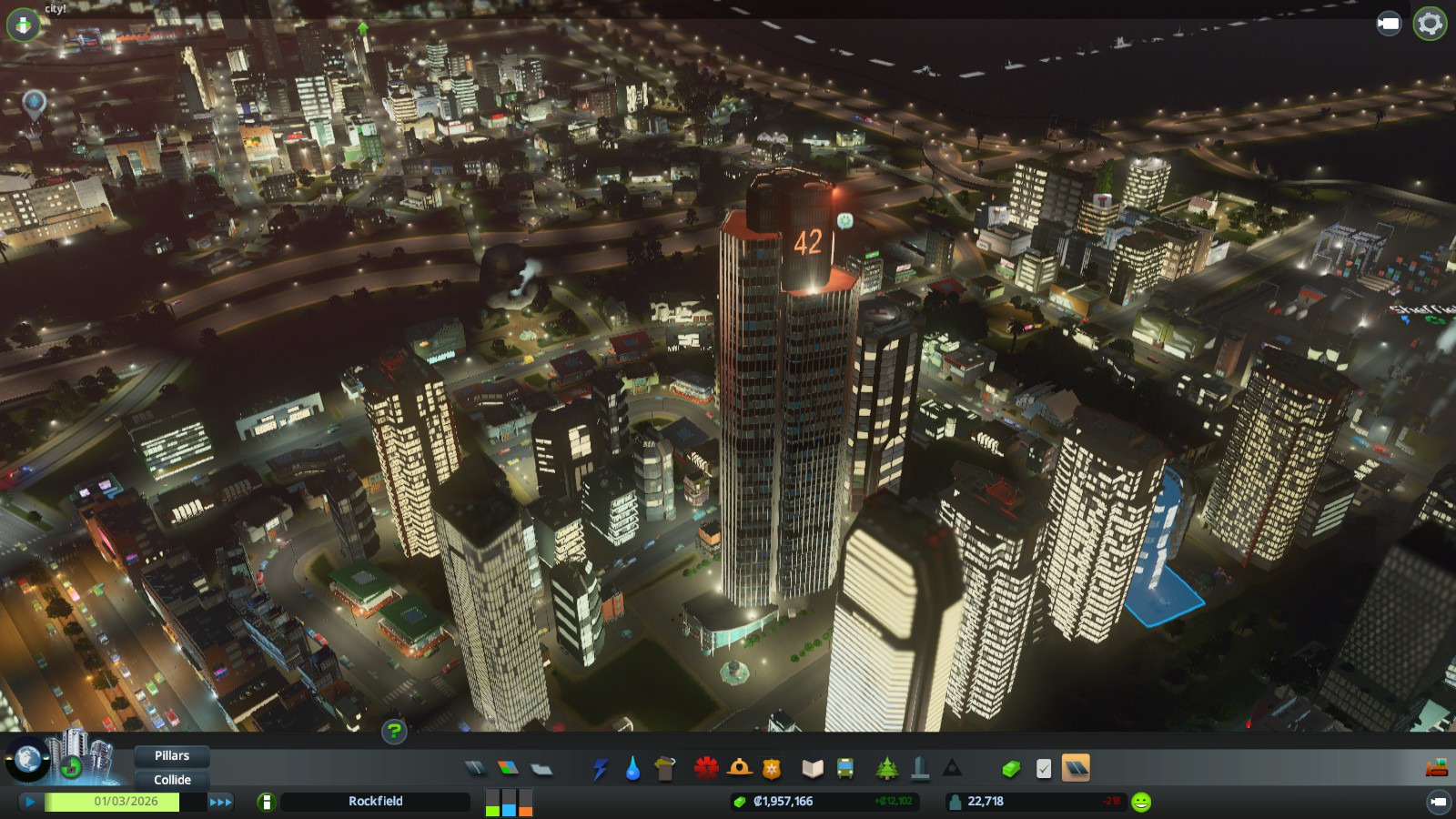Open the gear options menu
Image resolution: width=1456 pixels, height=819 pixels.
click(1430, 24)
